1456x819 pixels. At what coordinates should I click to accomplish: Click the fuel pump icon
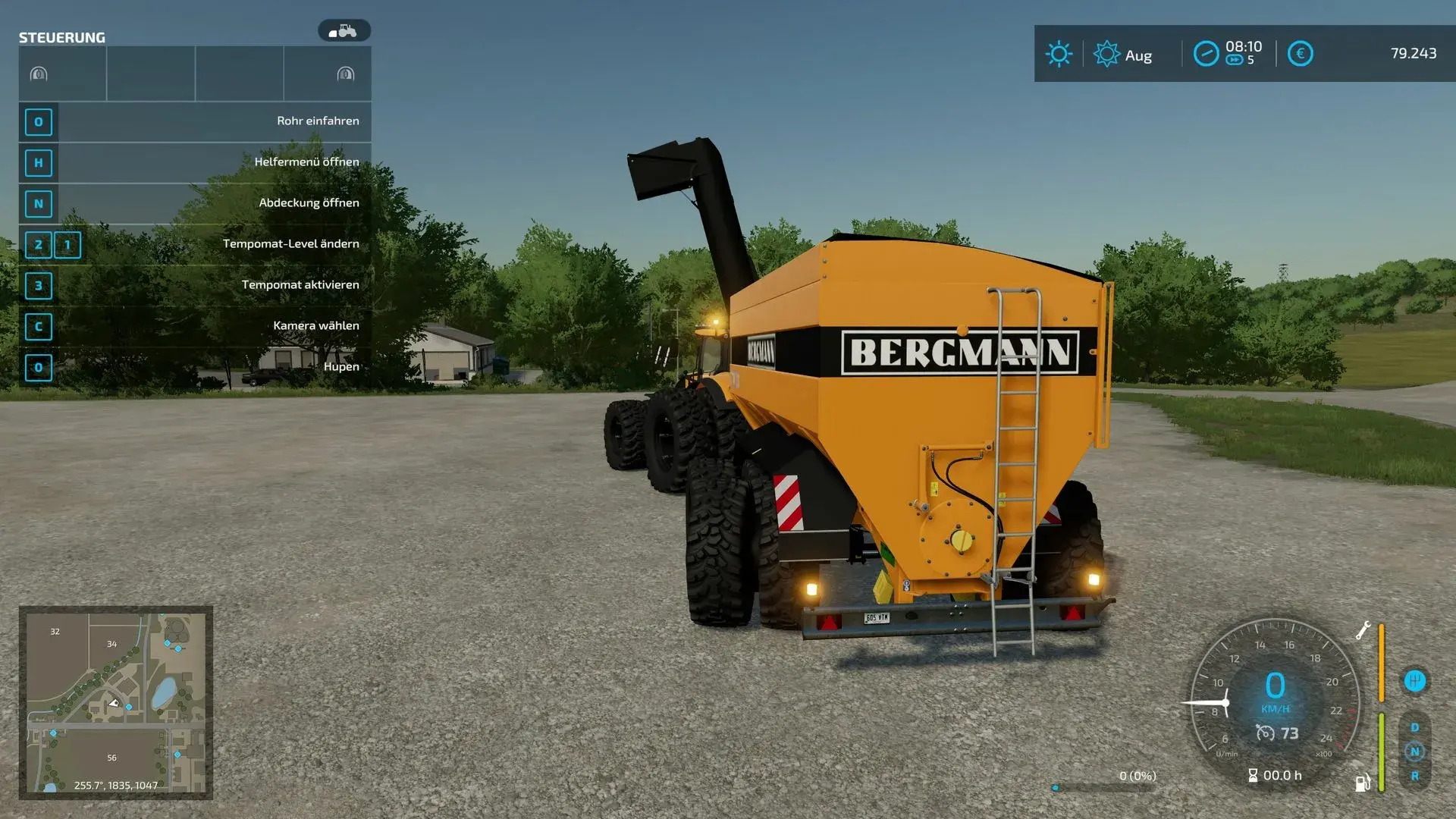1362,783
